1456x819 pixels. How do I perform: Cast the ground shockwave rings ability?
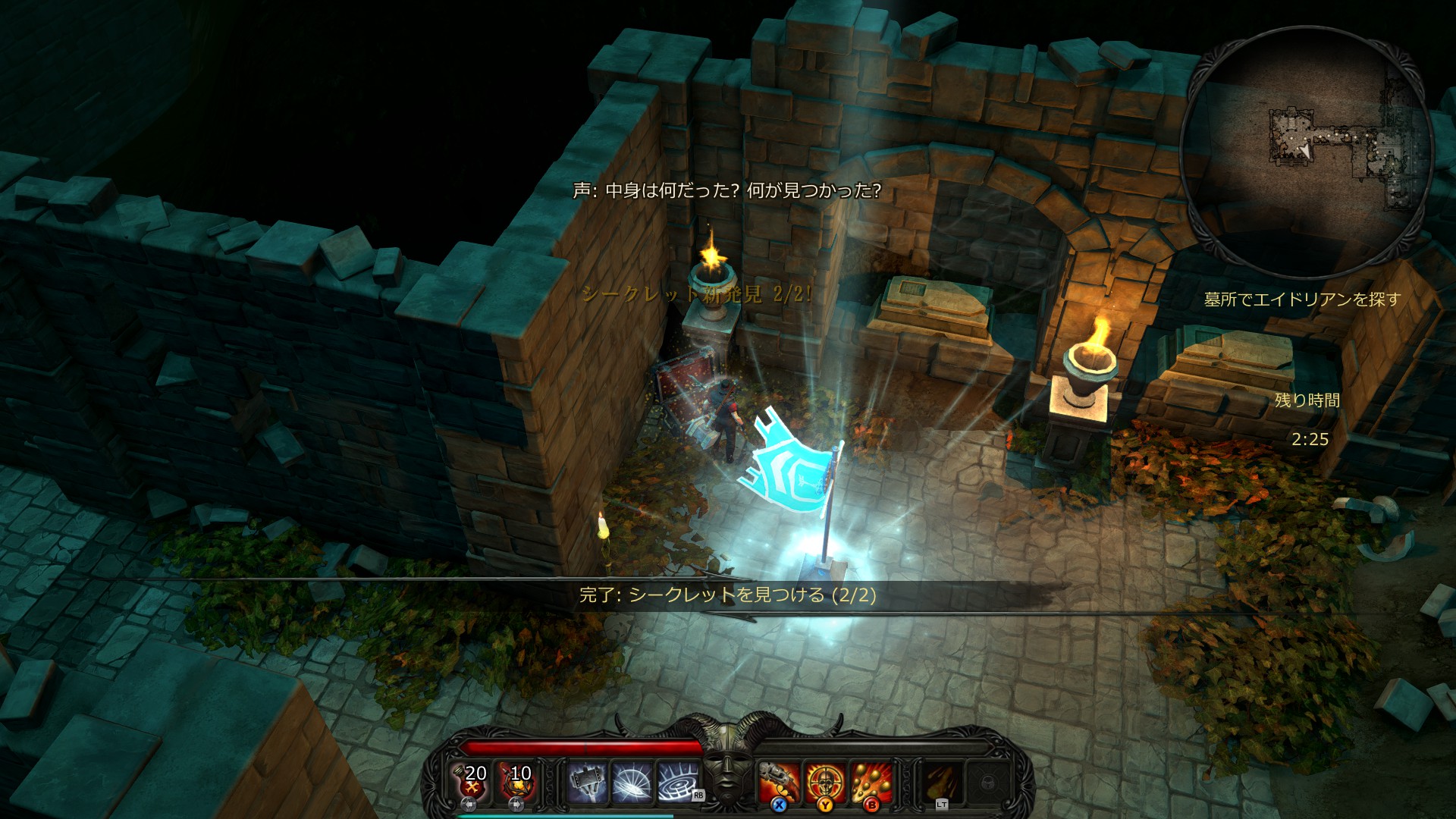[x=677, y=782]
